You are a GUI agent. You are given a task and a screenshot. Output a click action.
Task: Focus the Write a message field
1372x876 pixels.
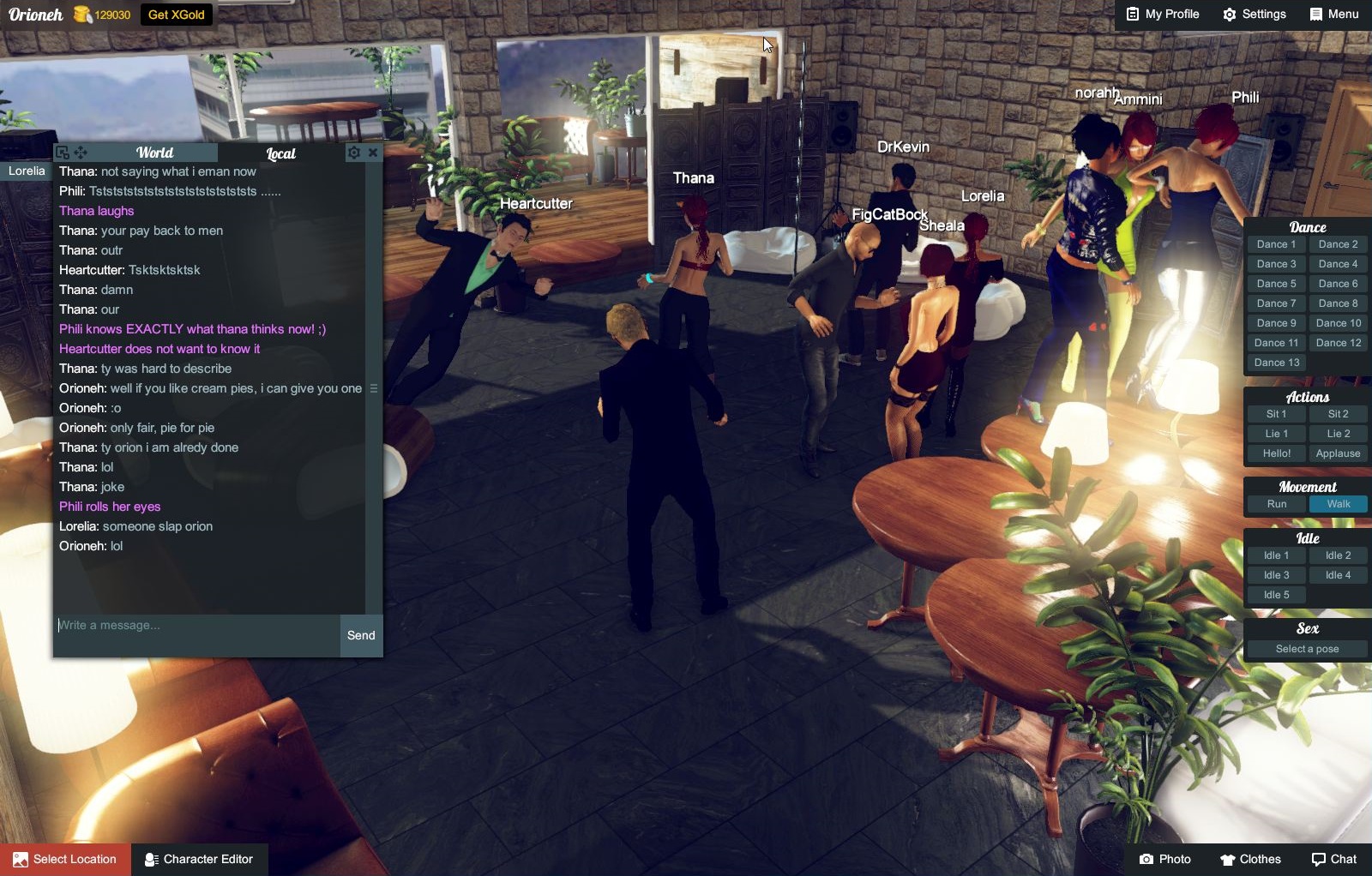pos(196,626)
